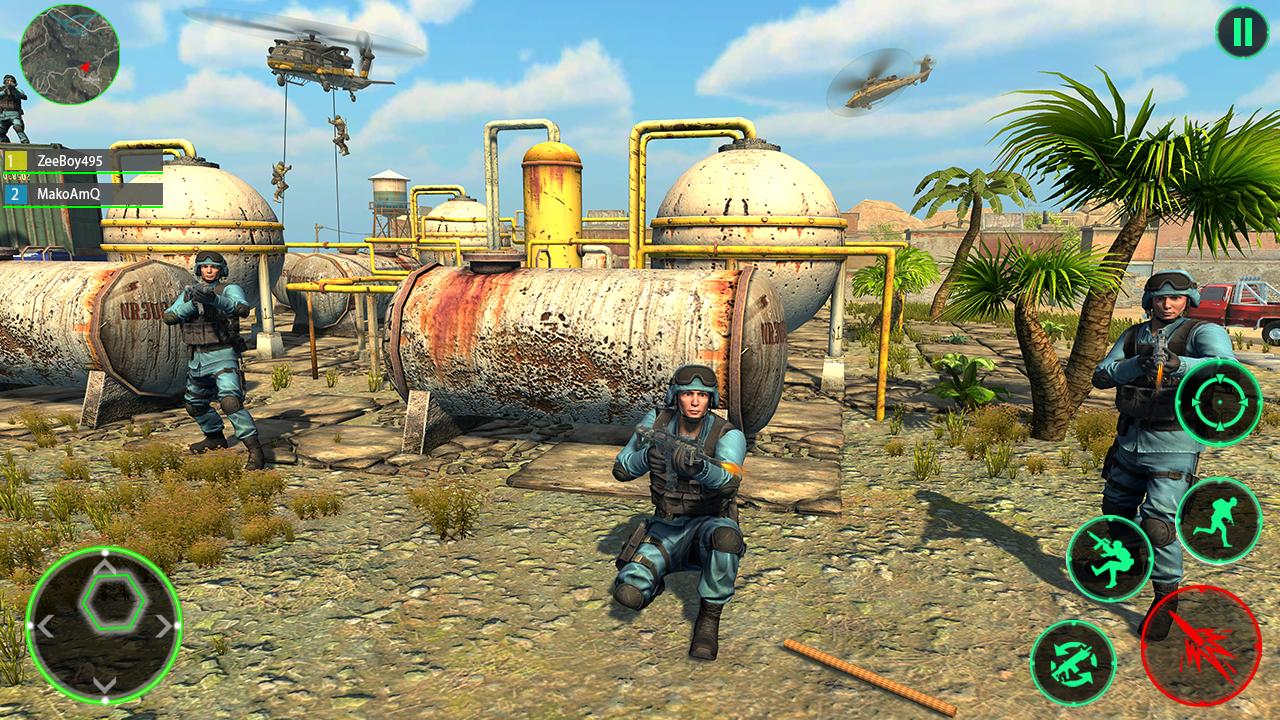Tap the red player arrow on the minimap

coord(85,66)
